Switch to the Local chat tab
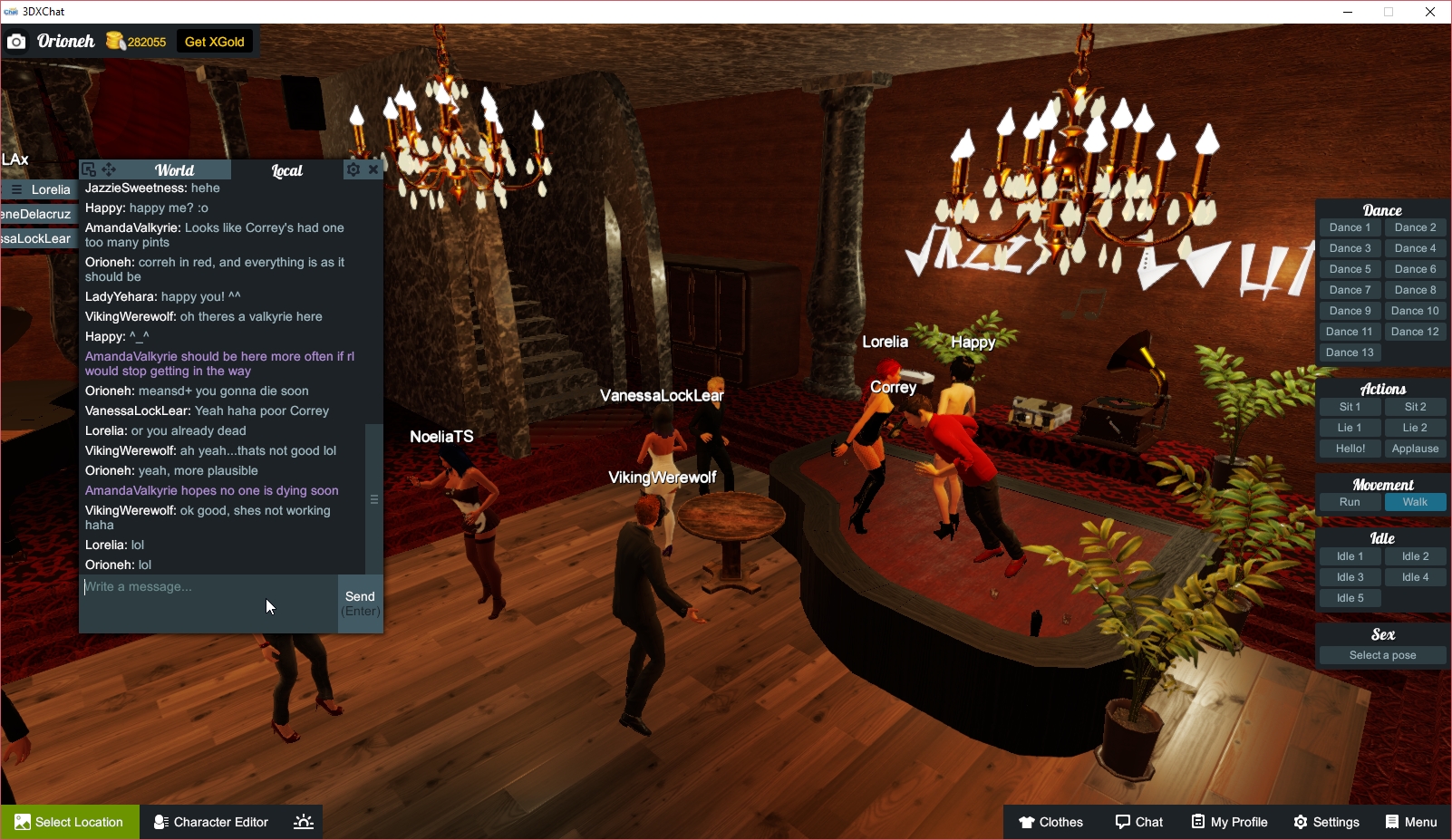The image size is (1452, 840). click(x=286, y=169)
